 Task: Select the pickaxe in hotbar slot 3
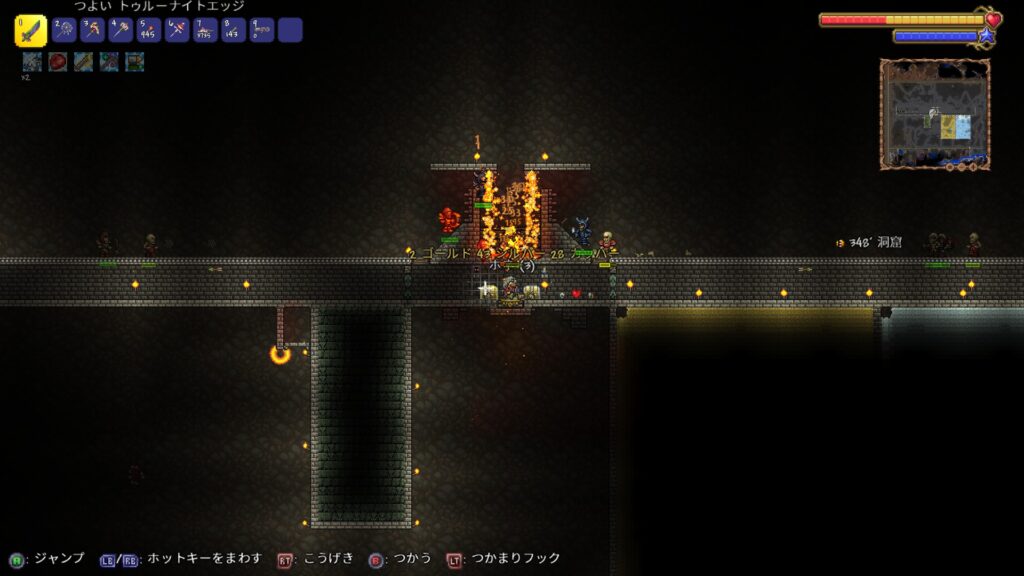[x=92, y=30]
